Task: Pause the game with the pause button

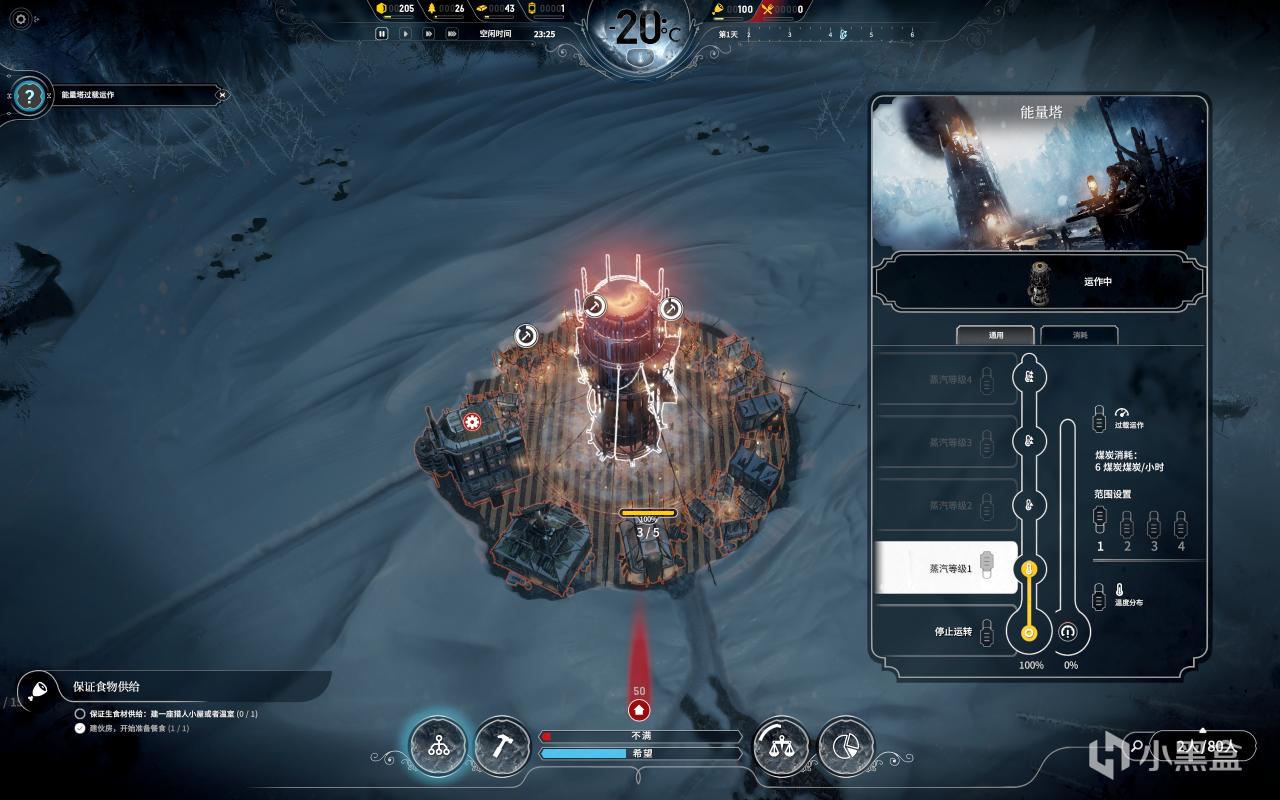Action: coord(381,33)
